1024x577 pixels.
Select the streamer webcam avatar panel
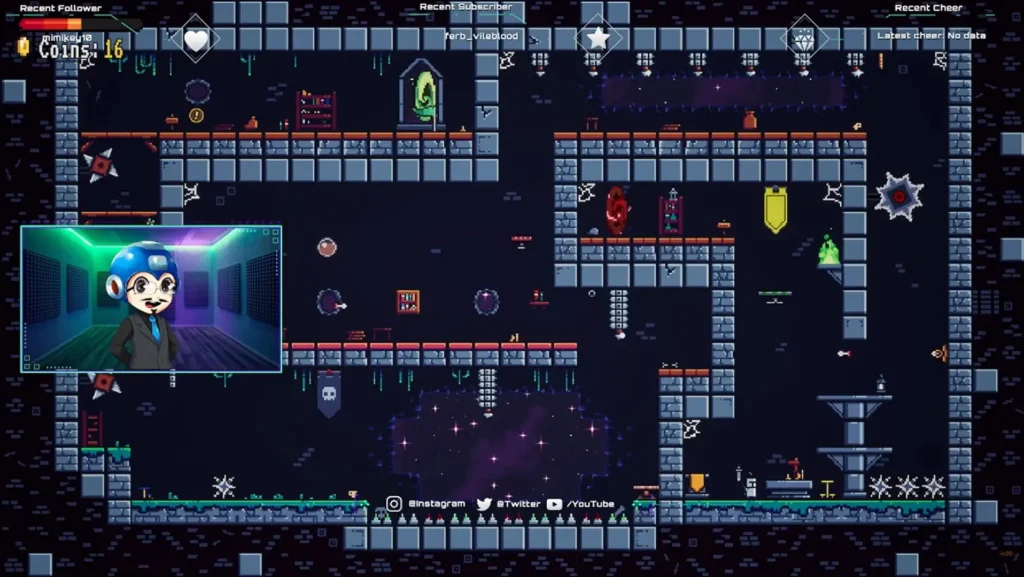coord(151,299)
